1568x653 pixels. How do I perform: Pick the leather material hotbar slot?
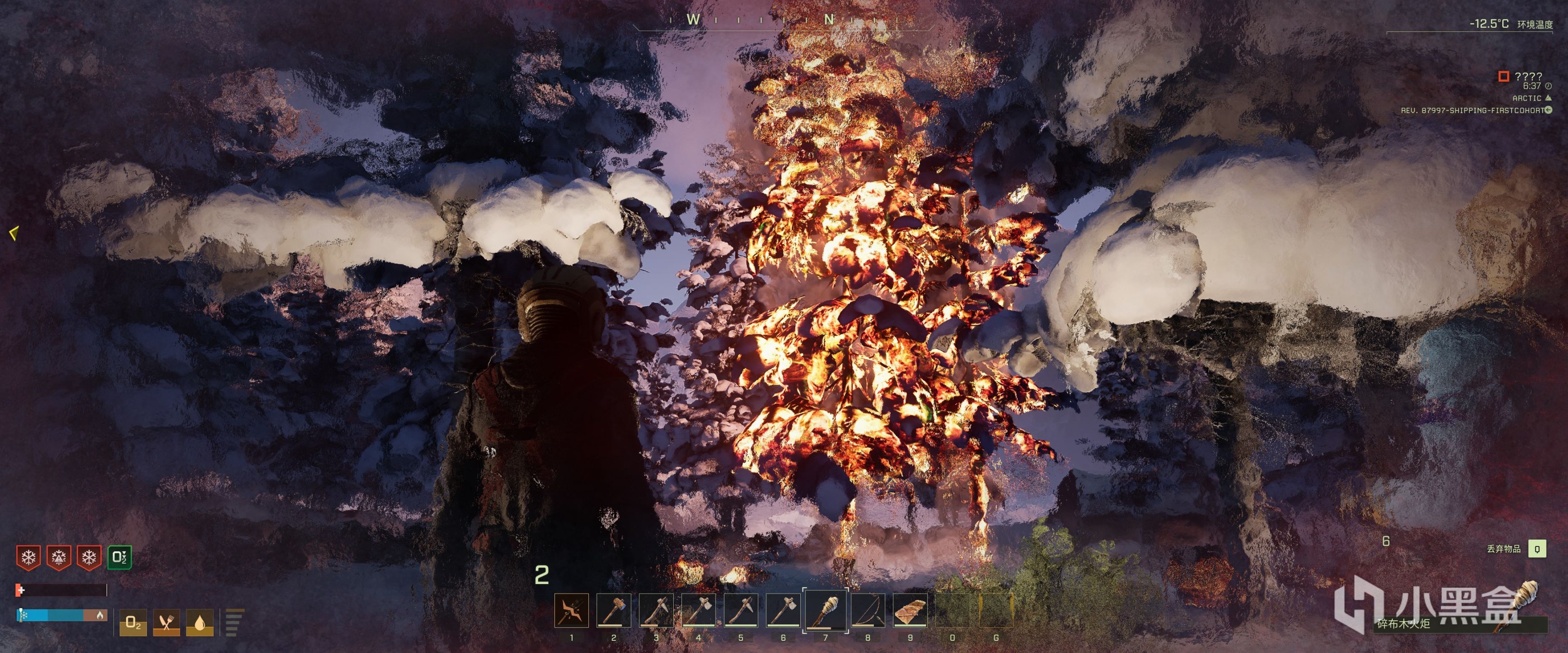[x=910, y=610]
